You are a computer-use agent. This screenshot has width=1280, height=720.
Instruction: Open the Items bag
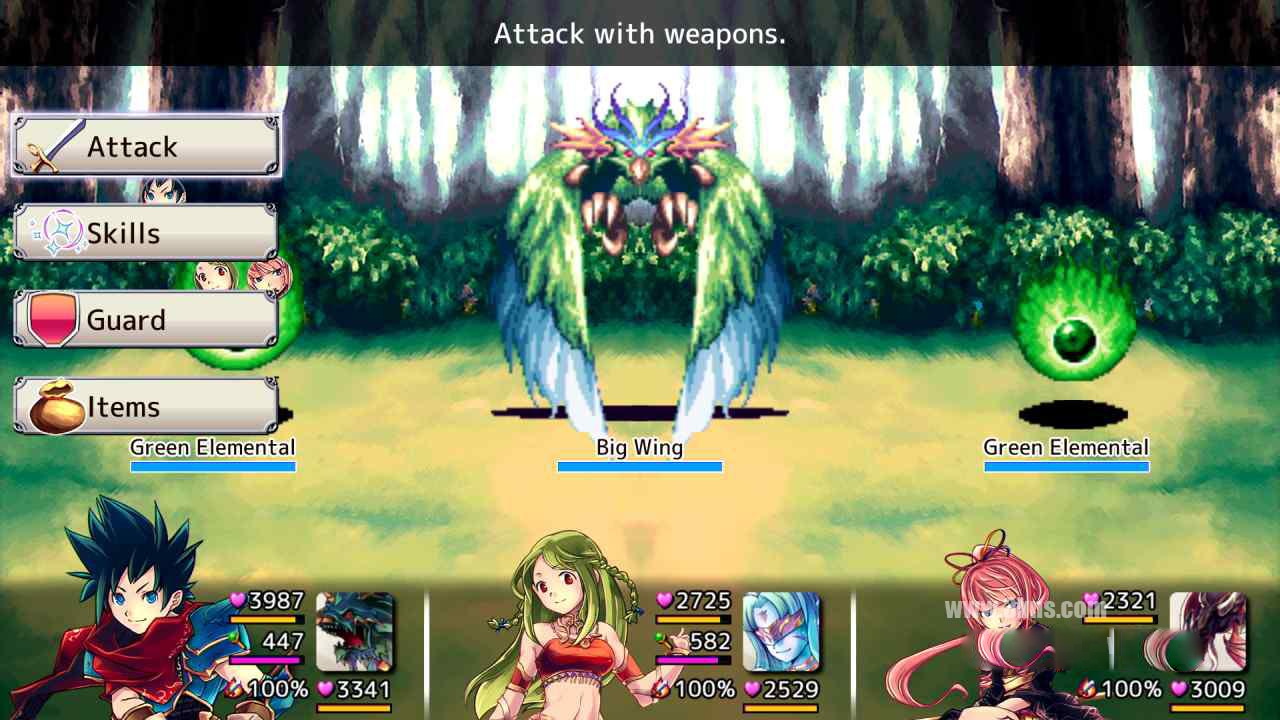(x=146, y=407)
